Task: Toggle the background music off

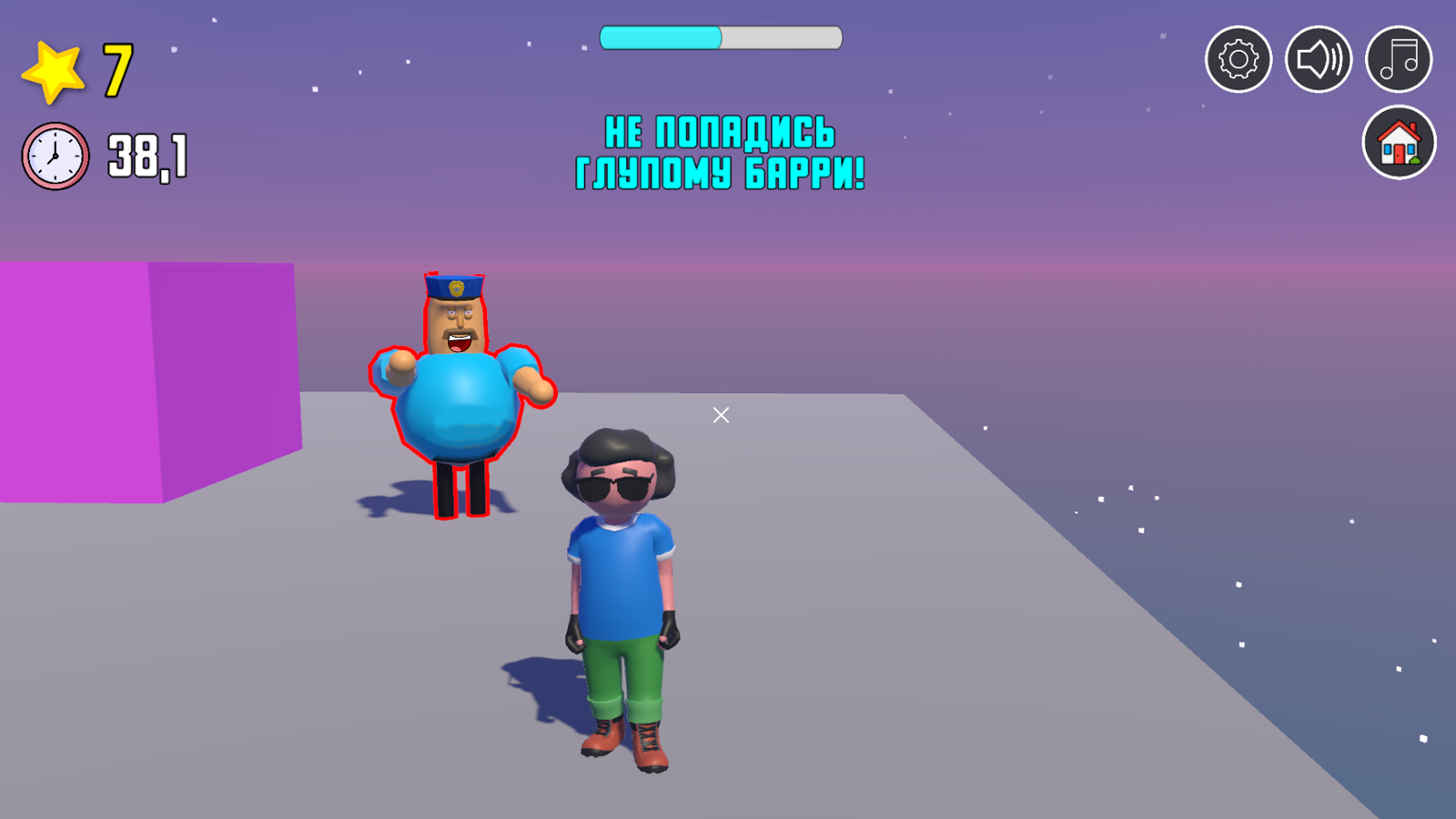Action: pos(1399,58)
